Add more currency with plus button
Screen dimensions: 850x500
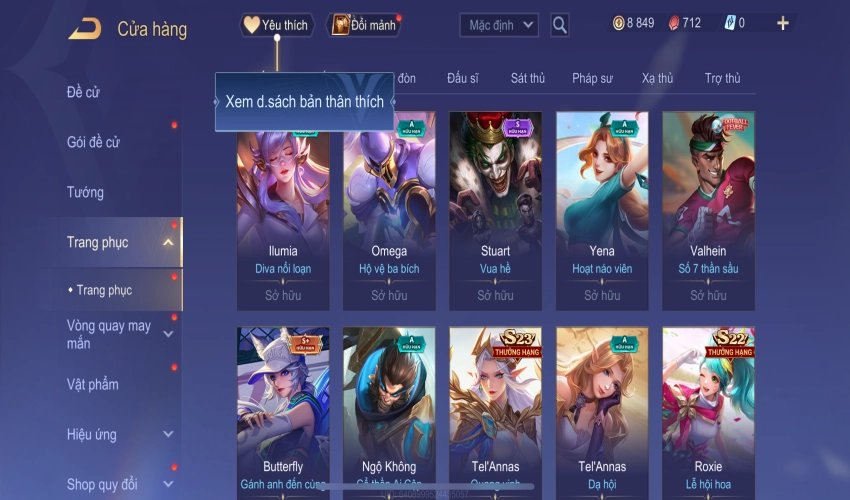[782, 23]
